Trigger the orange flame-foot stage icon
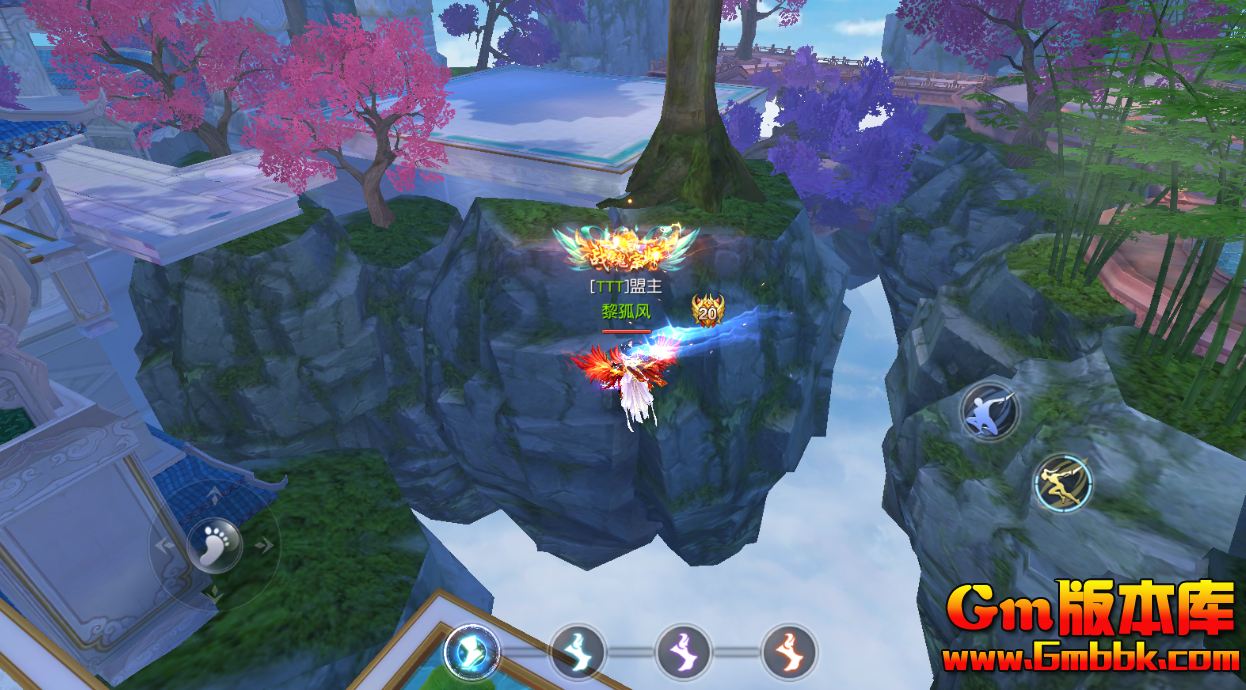Image resolution: width=1246 pixels, height=690 pixels. pyautogui.click(x=789, y=652)
